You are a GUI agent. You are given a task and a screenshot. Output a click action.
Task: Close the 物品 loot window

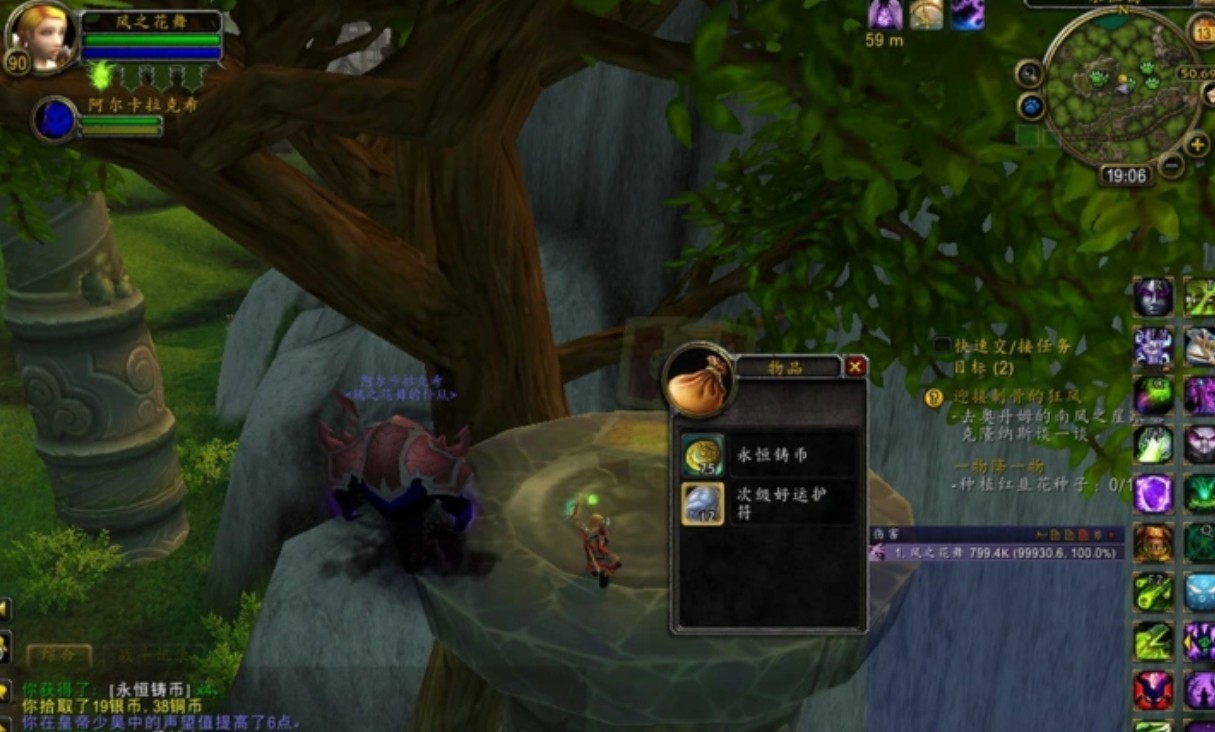coord(855,367)
